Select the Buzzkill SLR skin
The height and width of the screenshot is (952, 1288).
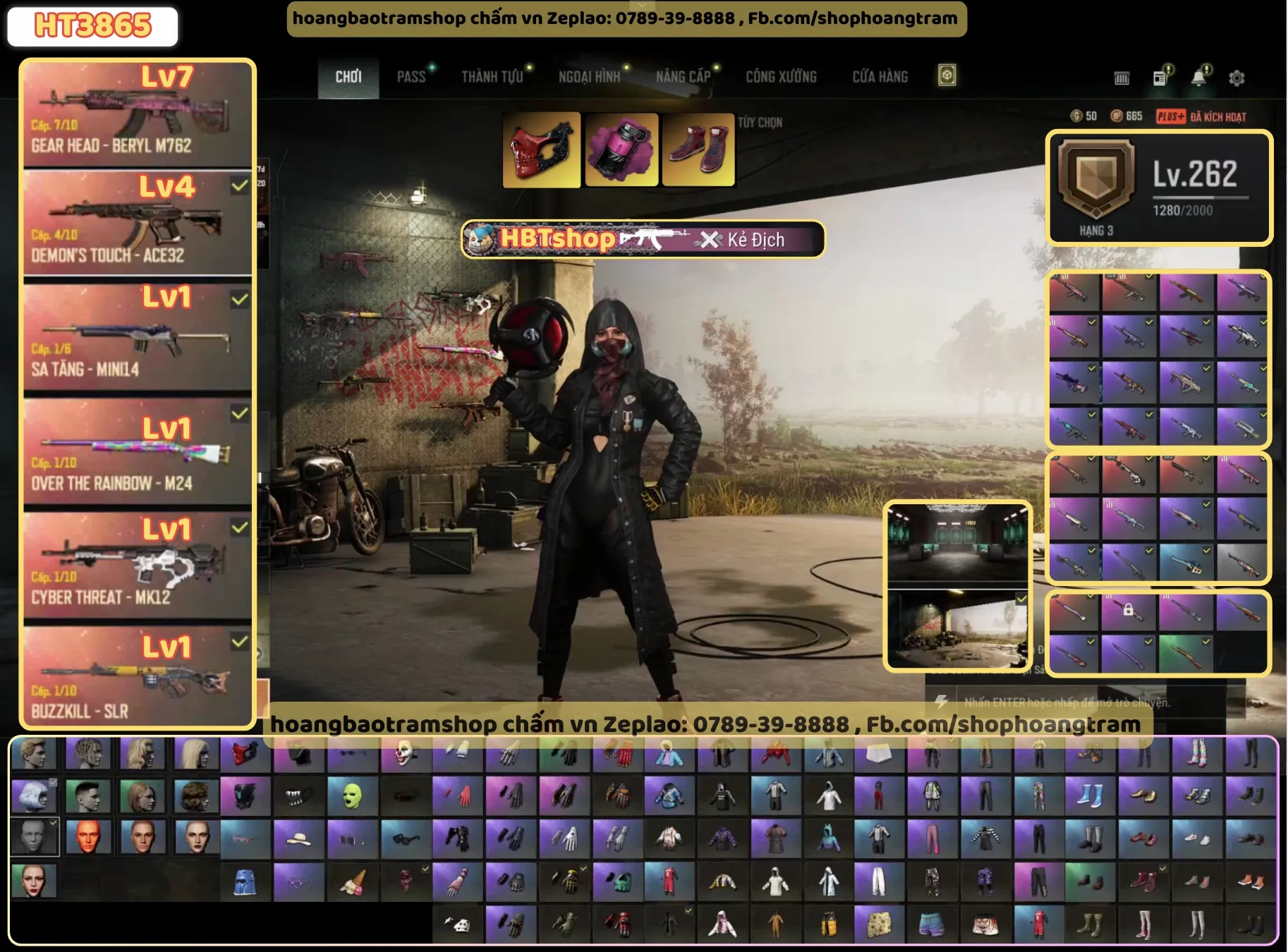pyautogui.click(x=138, y=678)
